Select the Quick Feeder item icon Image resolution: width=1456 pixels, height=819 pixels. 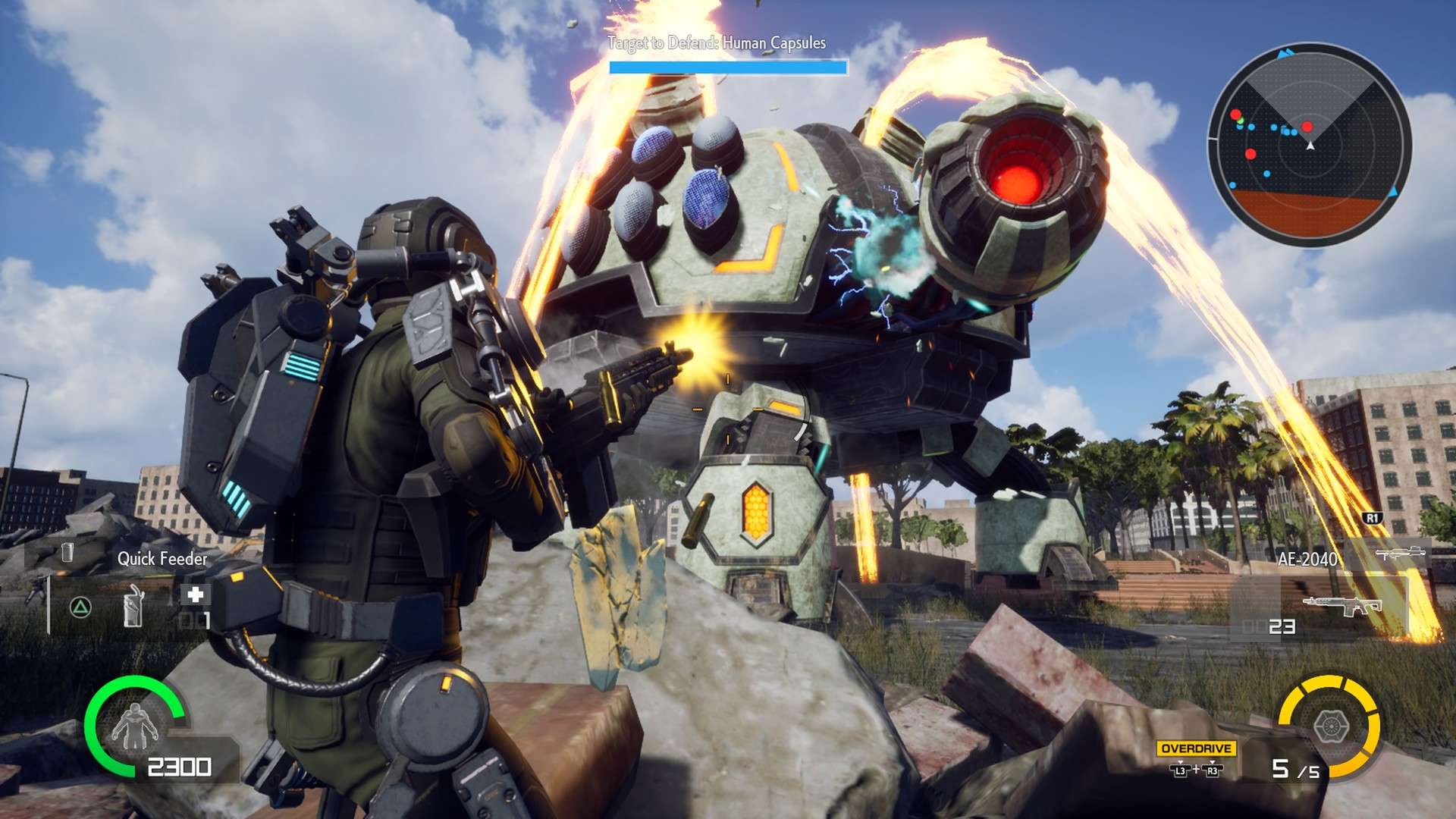[67, 551]
